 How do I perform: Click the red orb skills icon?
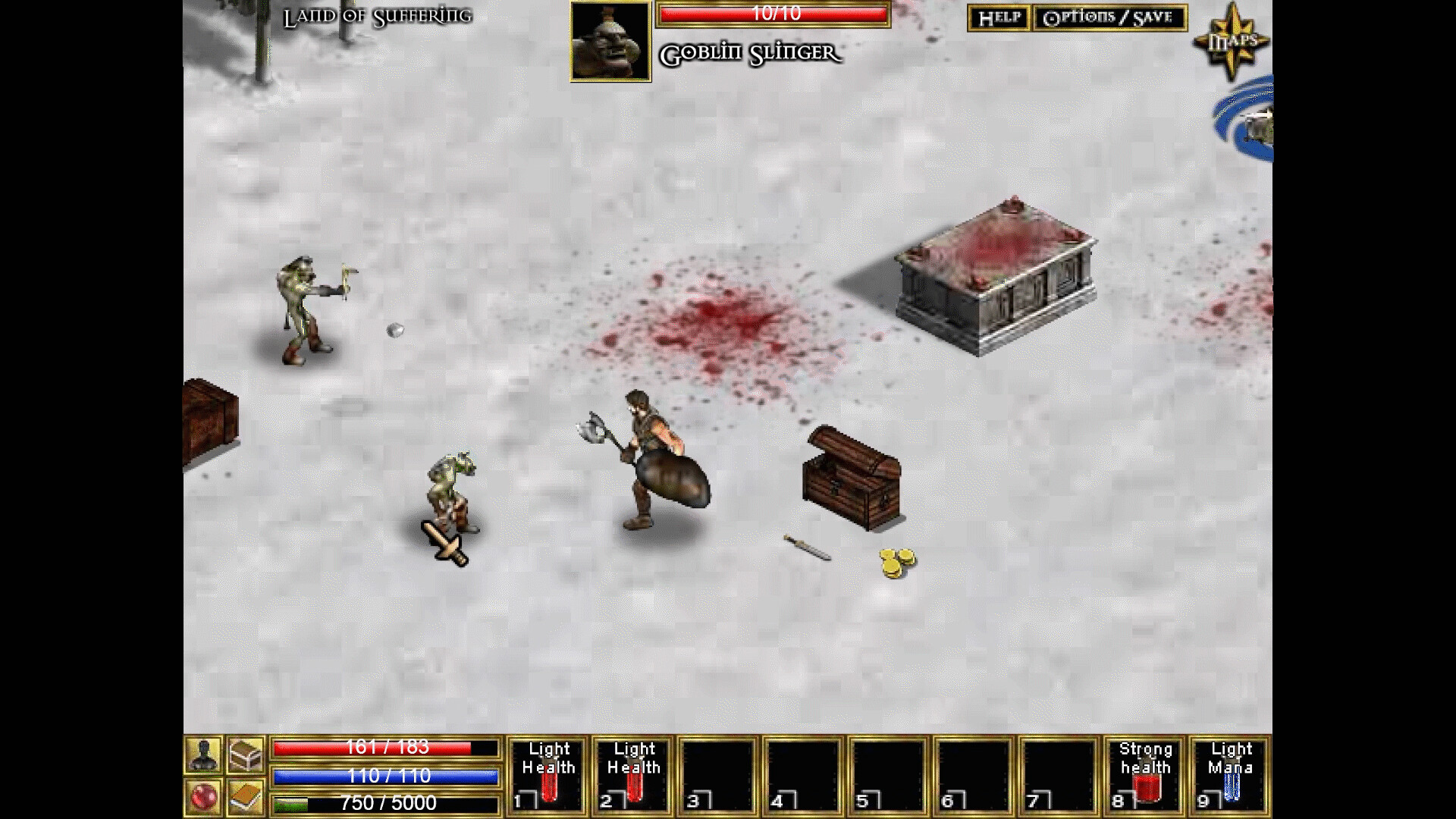click(203, 796)
